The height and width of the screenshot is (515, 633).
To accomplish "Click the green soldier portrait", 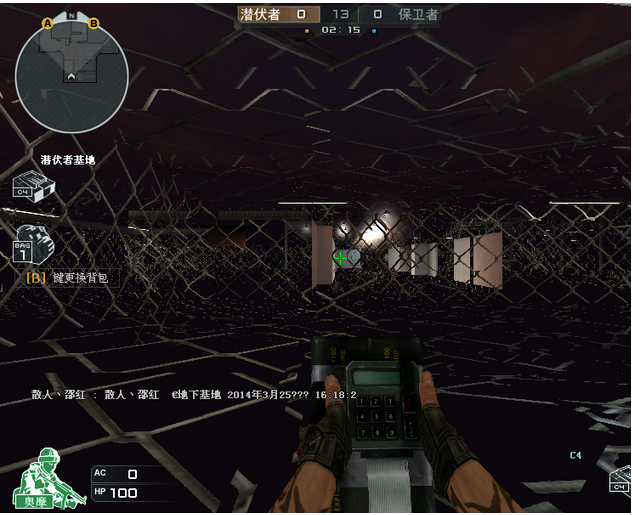I will tap(37, 480).
